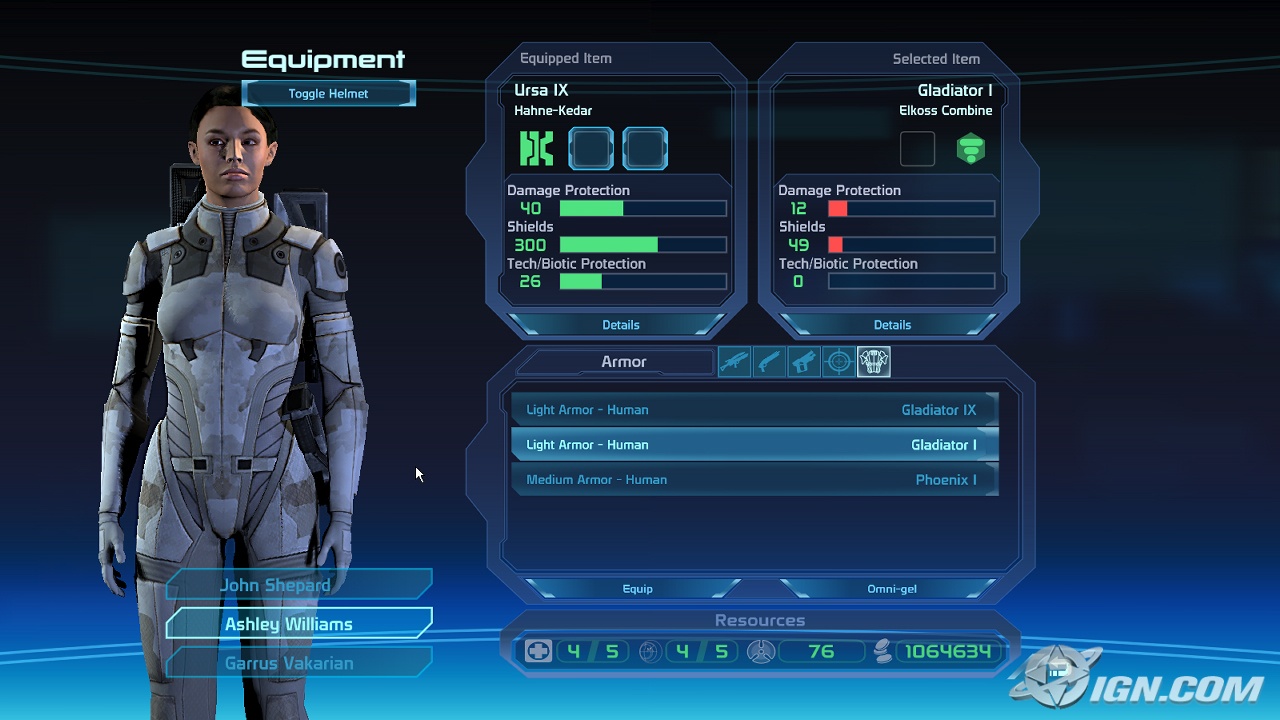Click the Equip button
Viewport: 1280px width, 720px height.
click(637, 588)
